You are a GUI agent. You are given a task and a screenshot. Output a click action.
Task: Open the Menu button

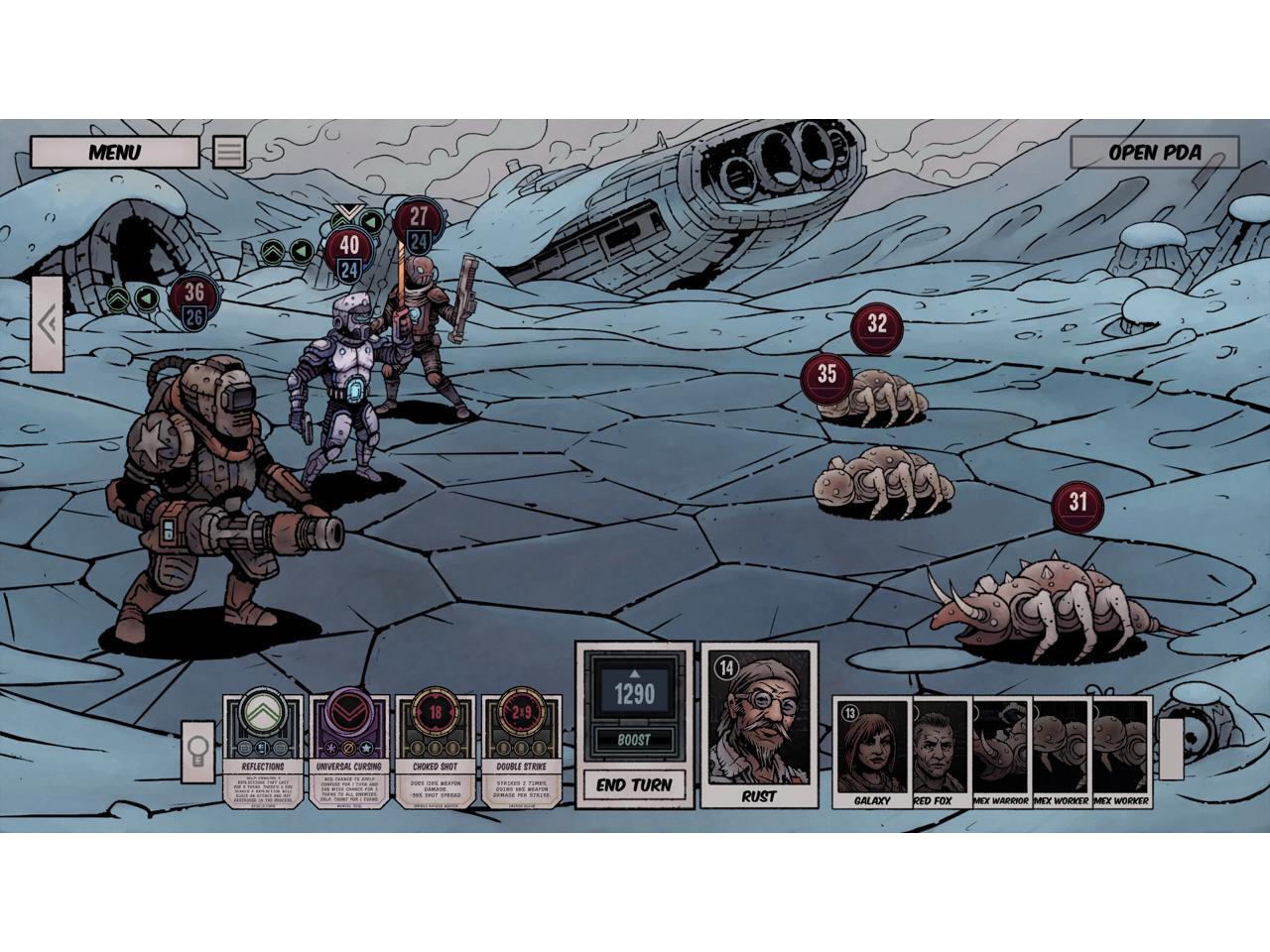pyautogui.click(x=114, y=152)
